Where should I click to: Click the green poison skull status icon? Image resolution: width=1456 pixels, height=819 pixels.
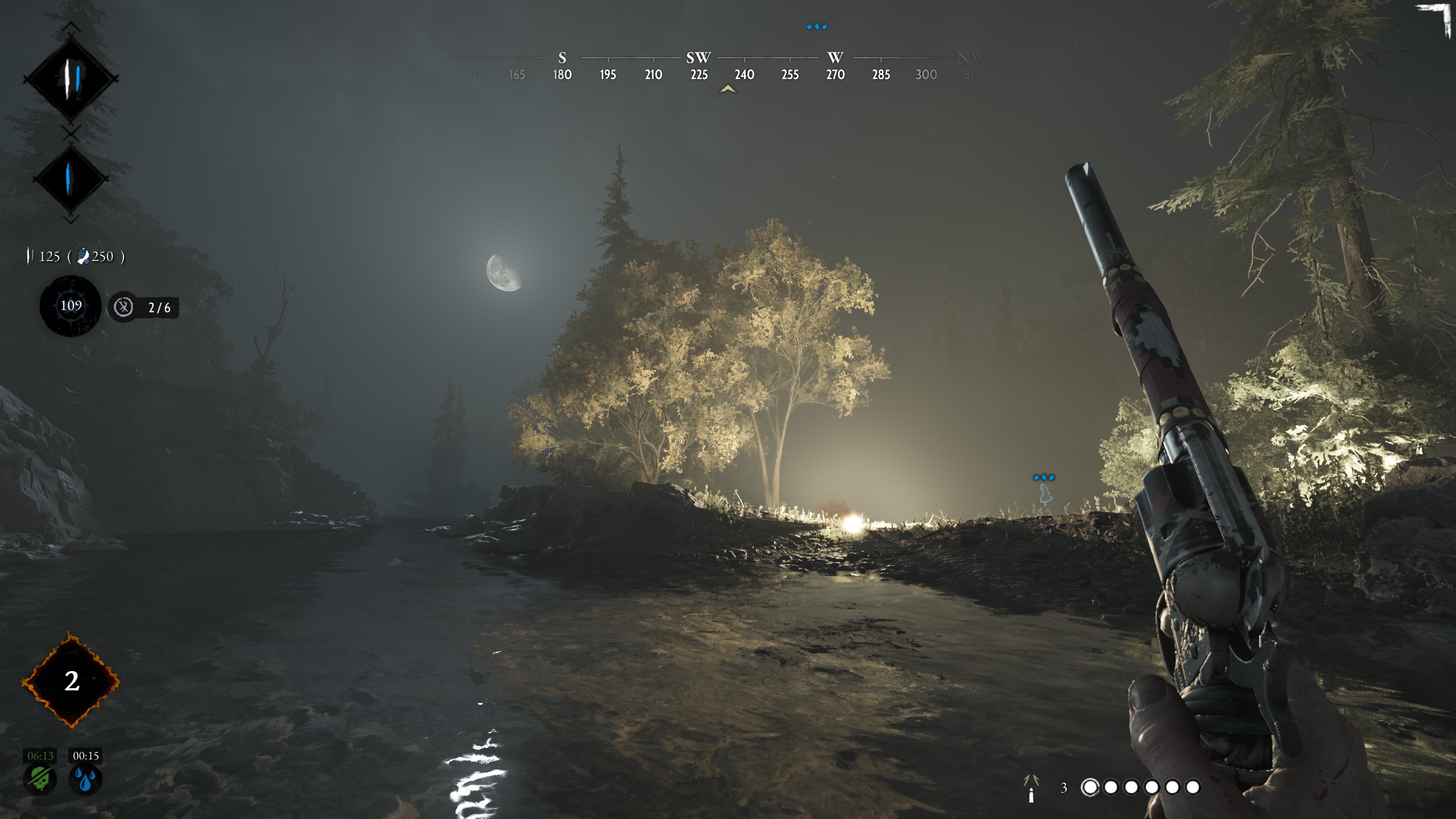pyautogui.click(x=40, y=779)
